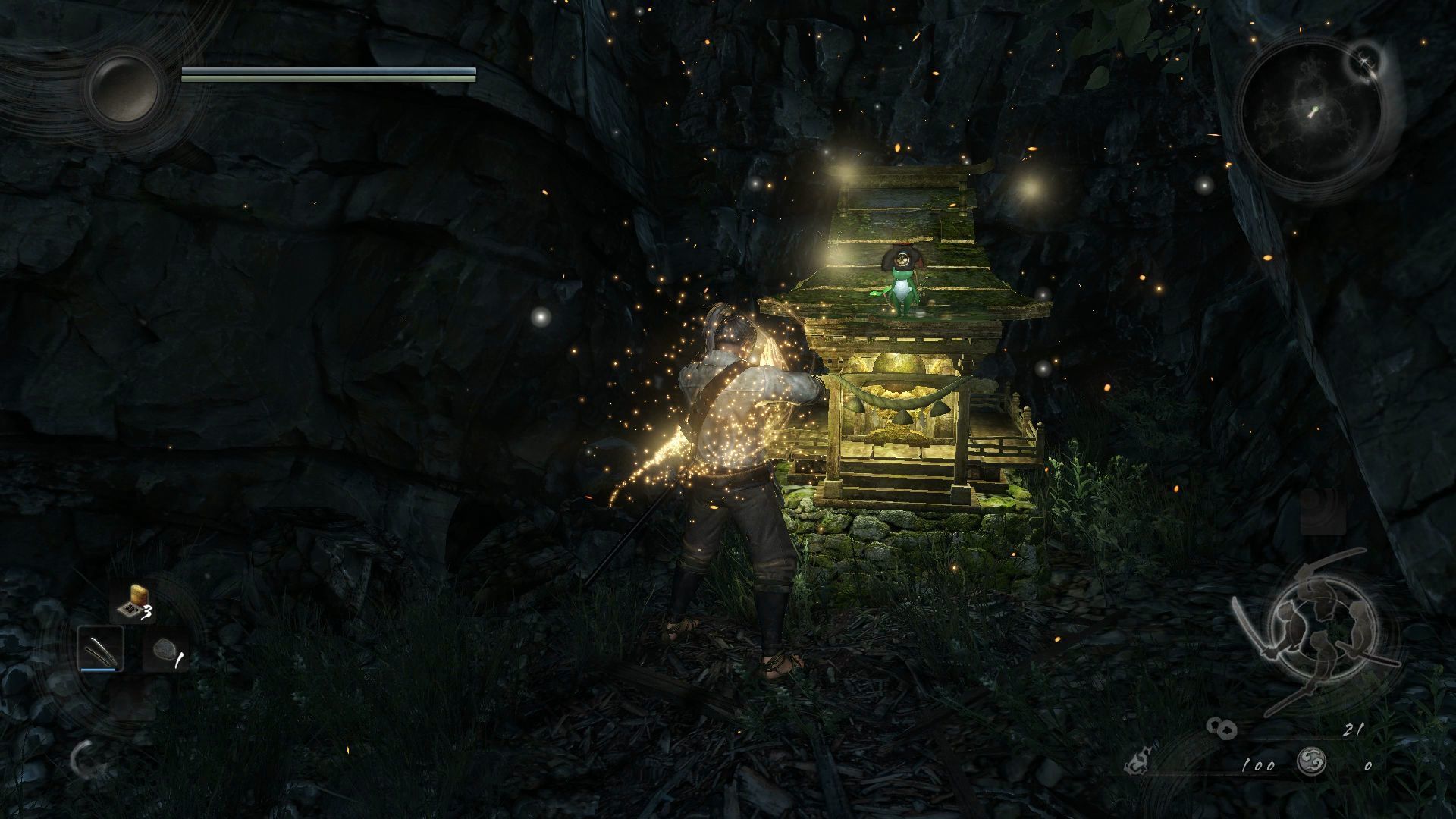Image resolution: width=1456 pixels, height=819 pixels.
Task: Use the stone item slot
Action: tap(163, 651)
